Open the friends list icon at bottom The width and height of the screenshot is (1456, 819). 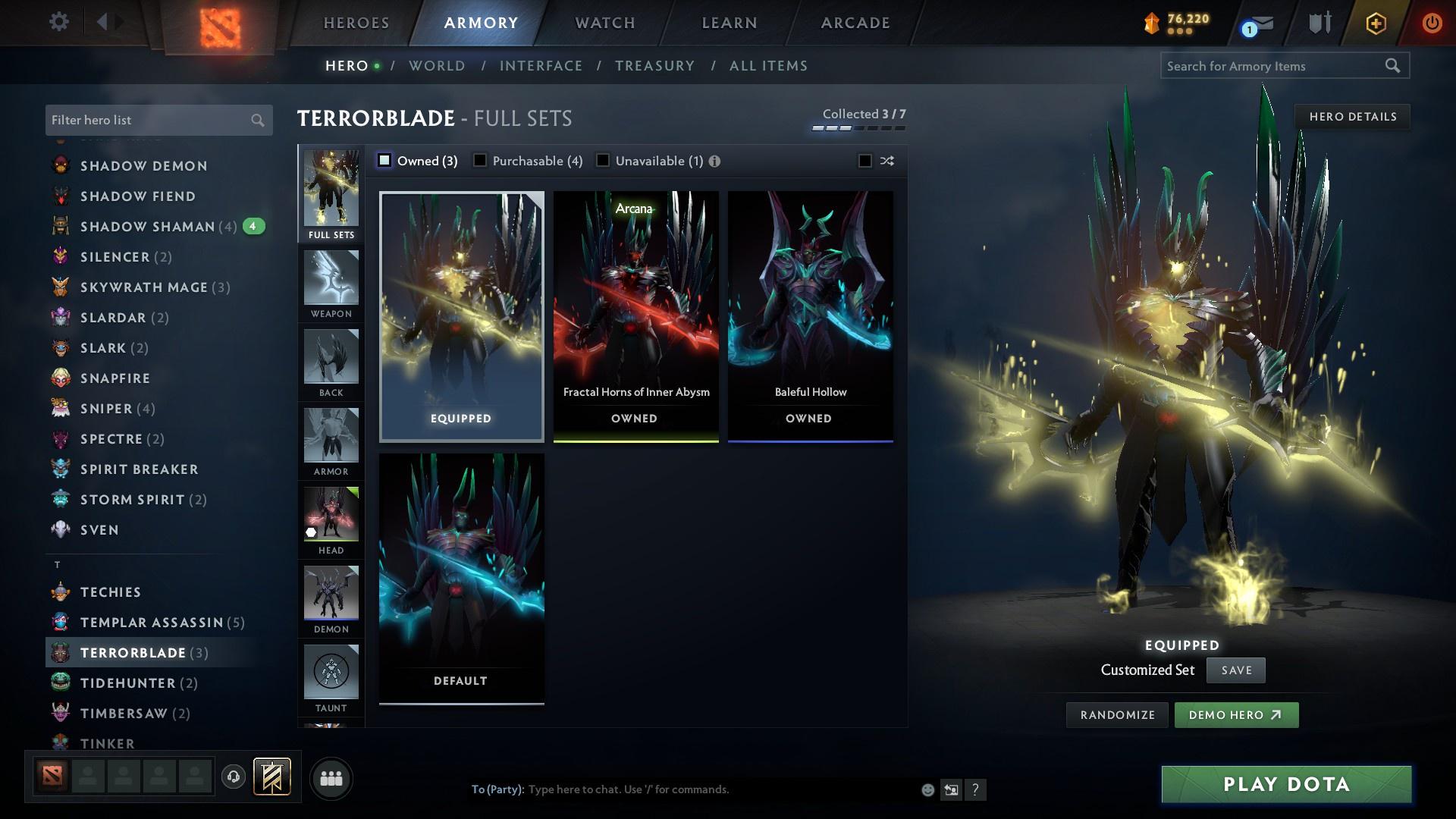(330, 777)
